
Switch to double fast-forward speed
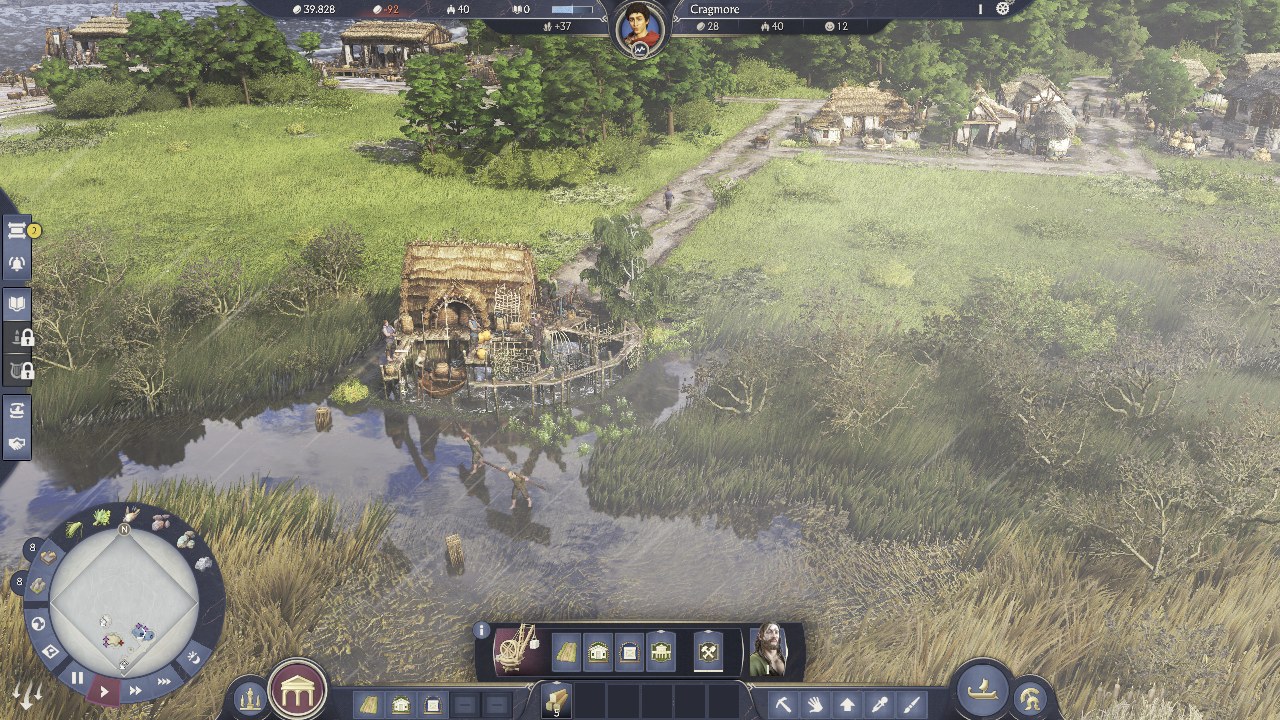pos(135,690)
